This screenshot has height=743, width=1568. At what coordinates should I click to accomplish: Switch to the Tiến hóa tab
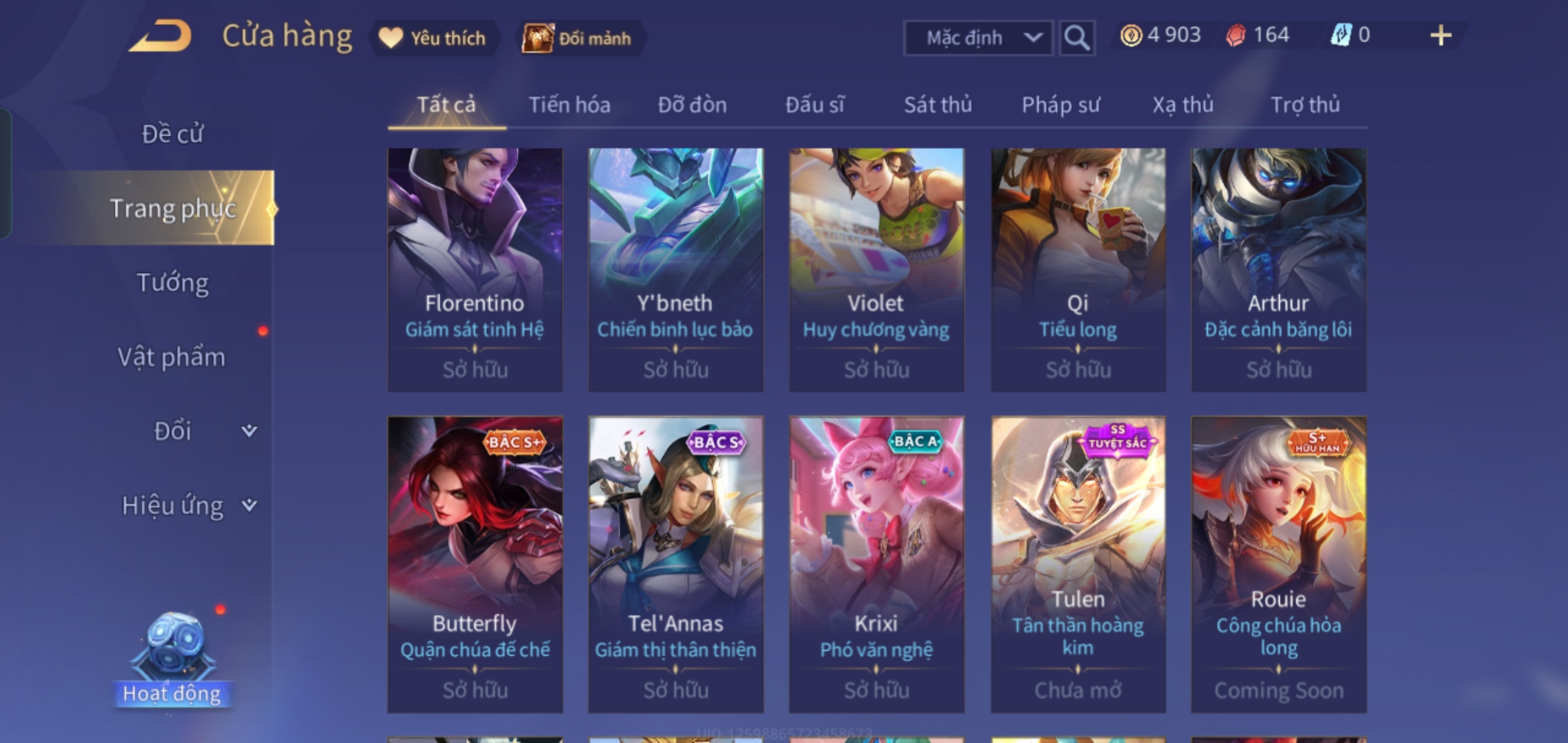click(569, 105)
